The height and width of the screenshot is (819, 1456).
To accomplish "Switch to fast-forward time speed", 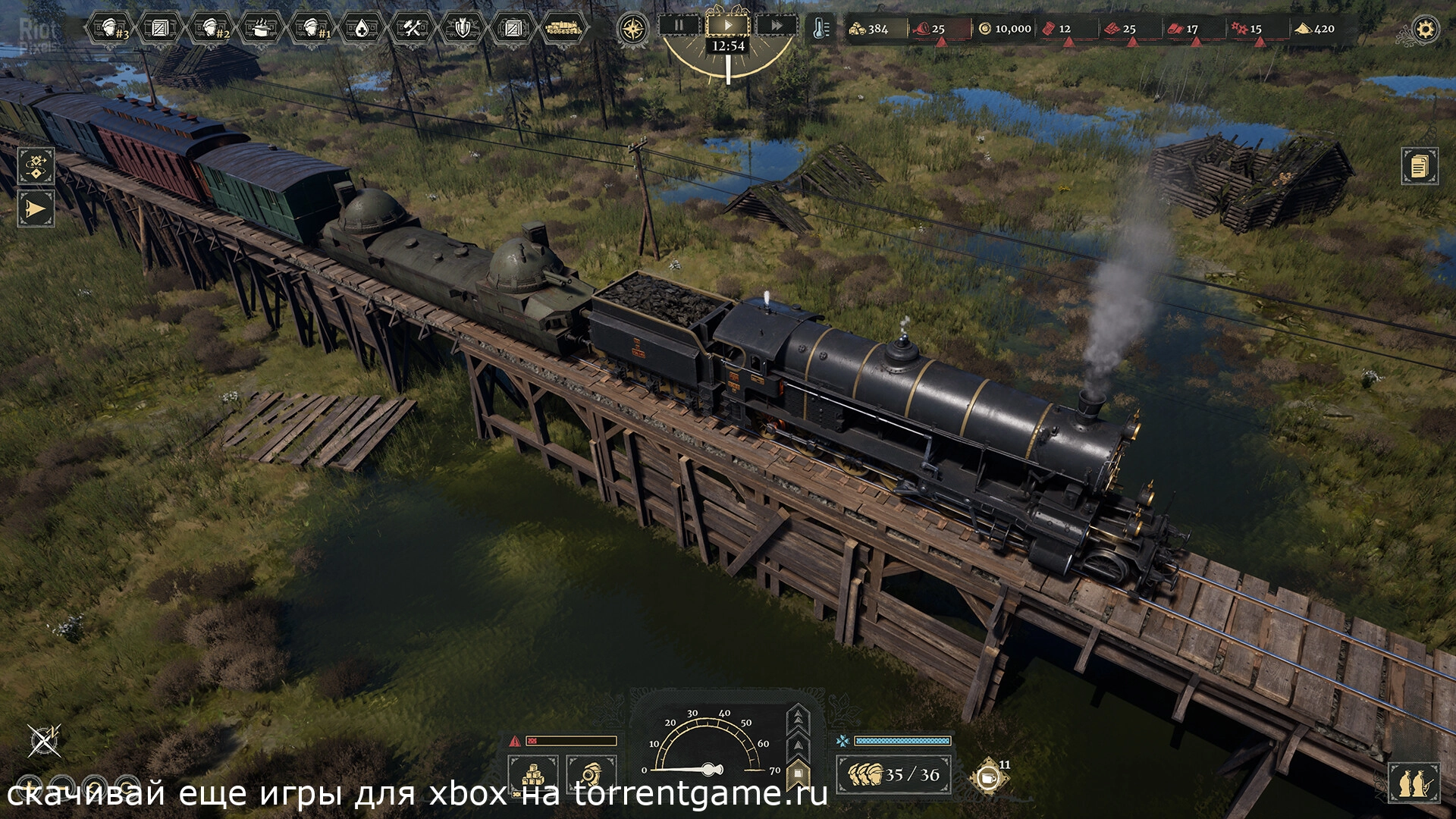I will pyautogui.click(x=777, y=25).
